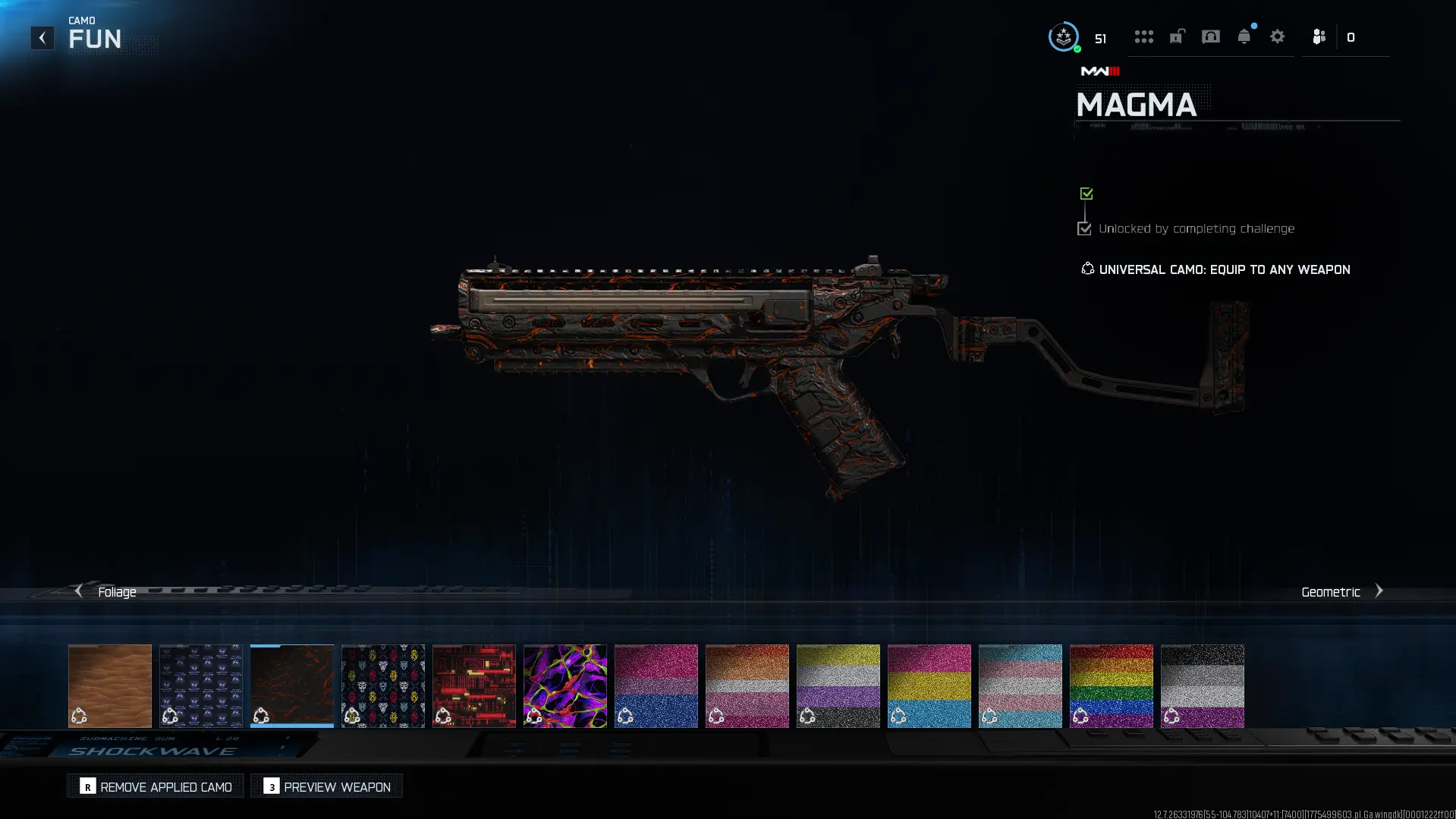Pick the light blue, pink and white glitter camo
Viewport: 1456px width, 819px height.
coord(1020,685)
